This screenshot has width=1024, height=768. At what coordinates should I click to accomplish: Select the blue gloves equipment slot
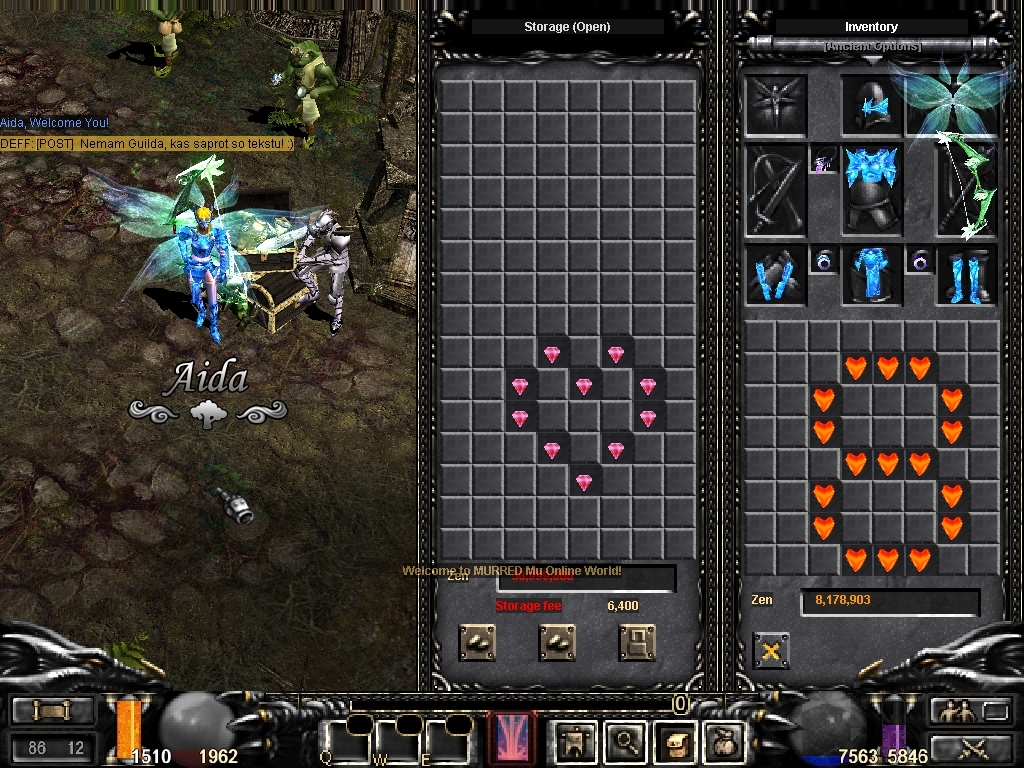(775, 275)
